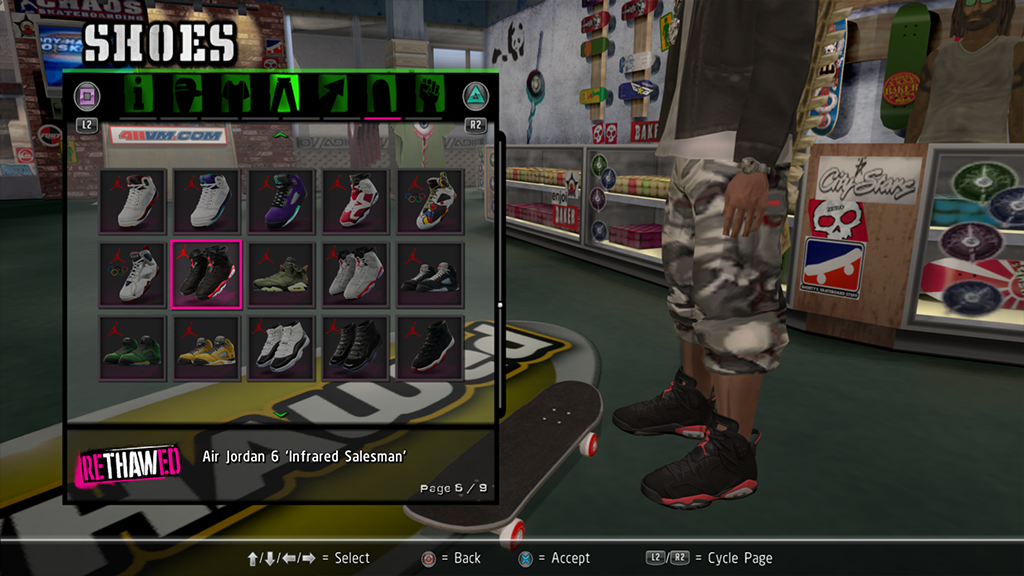Open the arrow category tab
The height and width of the screenshot is (576, 1024).
pos(333,95)
